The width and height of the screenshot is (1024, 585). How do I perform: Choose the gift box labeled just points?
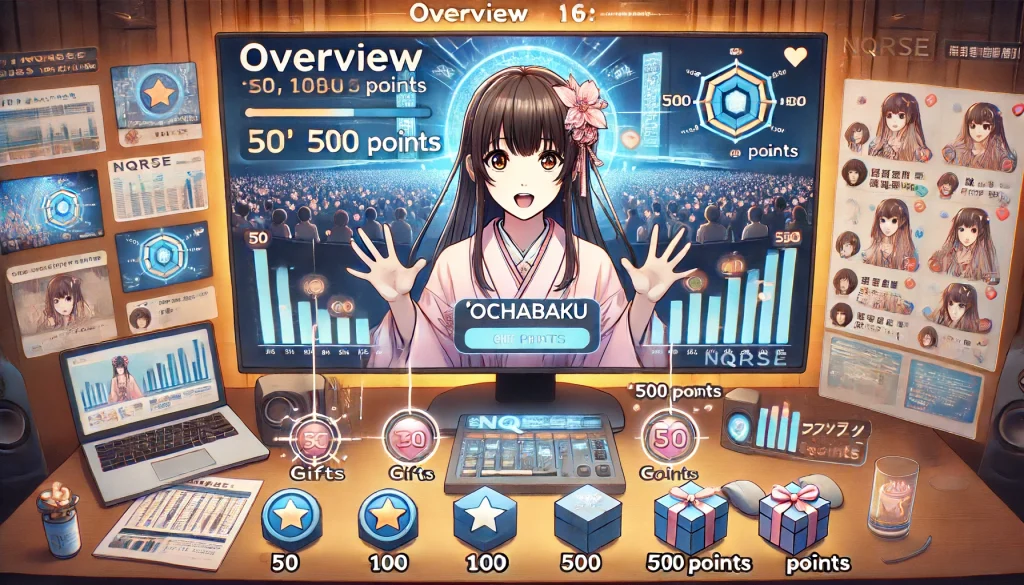[x=794, y=518]
